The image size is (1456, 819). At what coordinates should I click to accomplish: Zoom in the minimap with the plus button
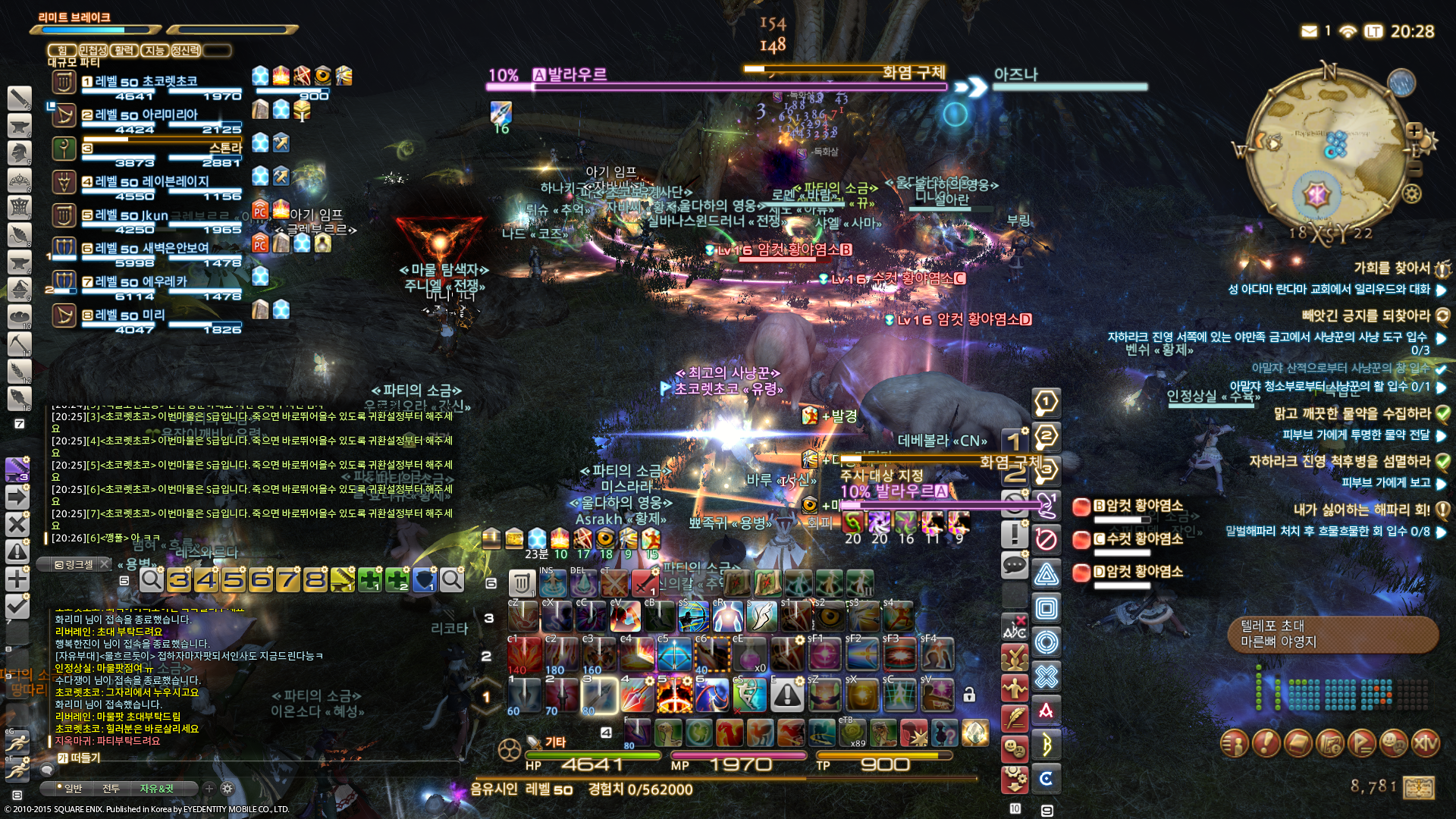tap(1414, 130)
